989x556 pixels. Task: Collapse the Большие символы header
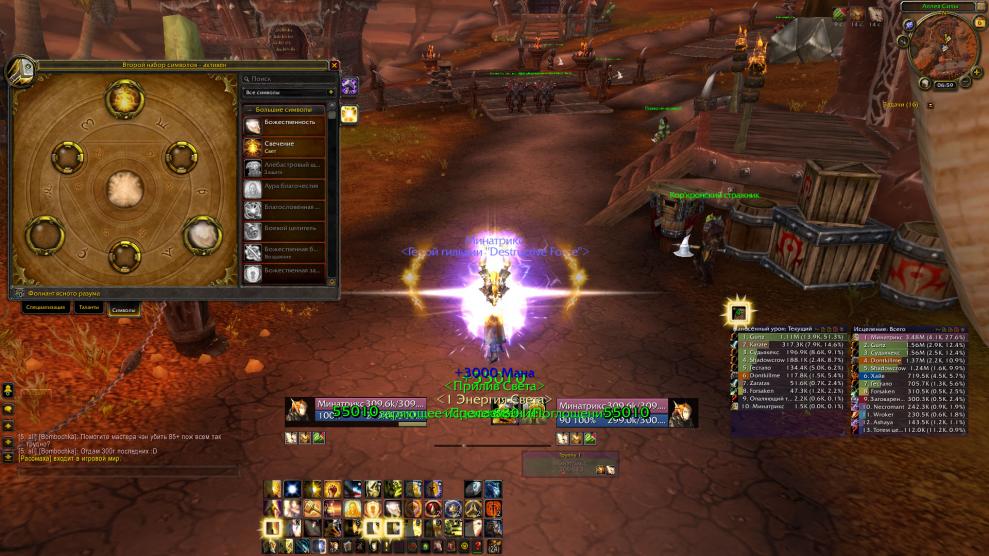tap(290, 109)
